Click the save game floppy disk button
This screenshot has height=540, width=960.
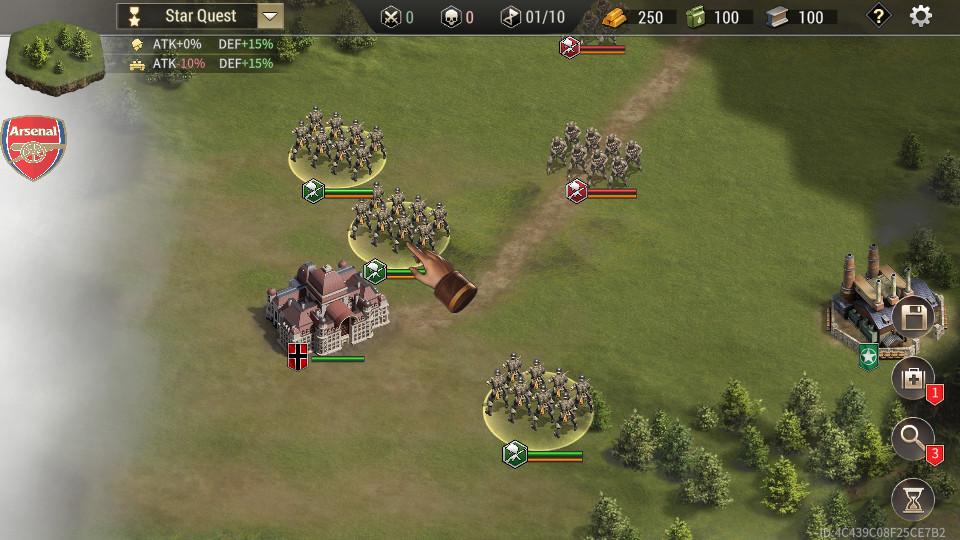point(912,319)
